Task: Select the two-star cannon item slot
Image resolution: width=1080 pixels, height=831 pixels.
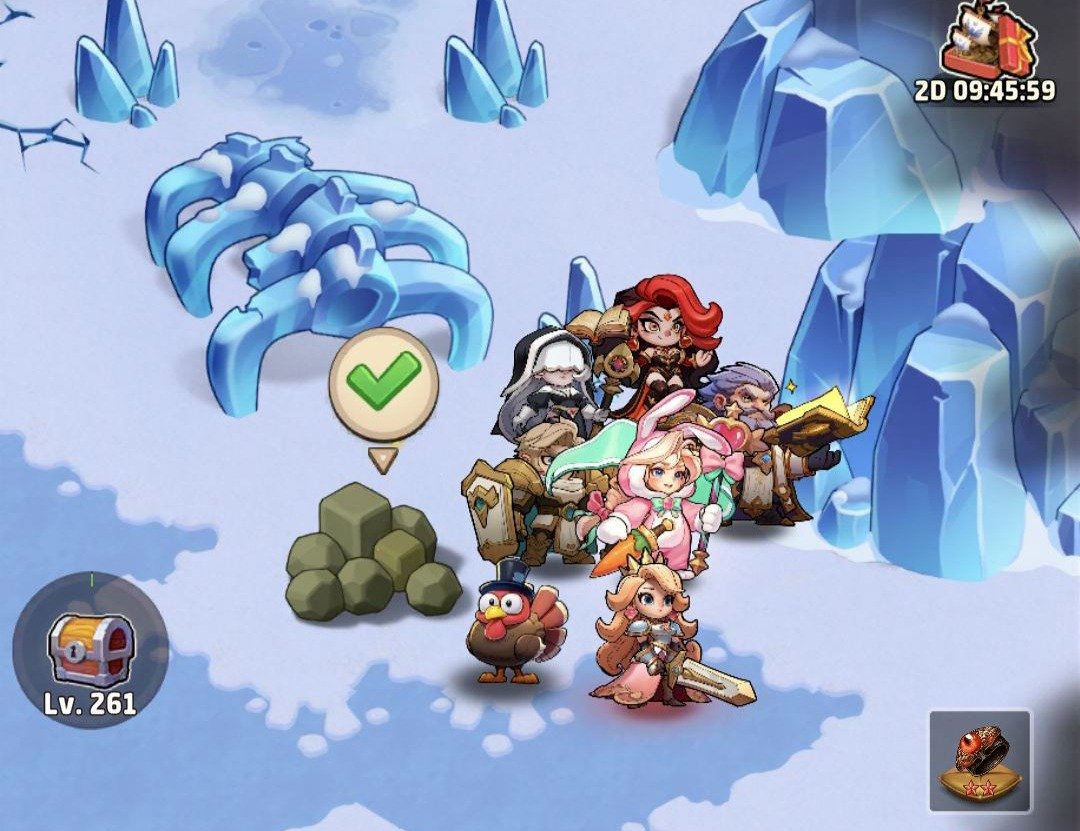Action: 979,760
